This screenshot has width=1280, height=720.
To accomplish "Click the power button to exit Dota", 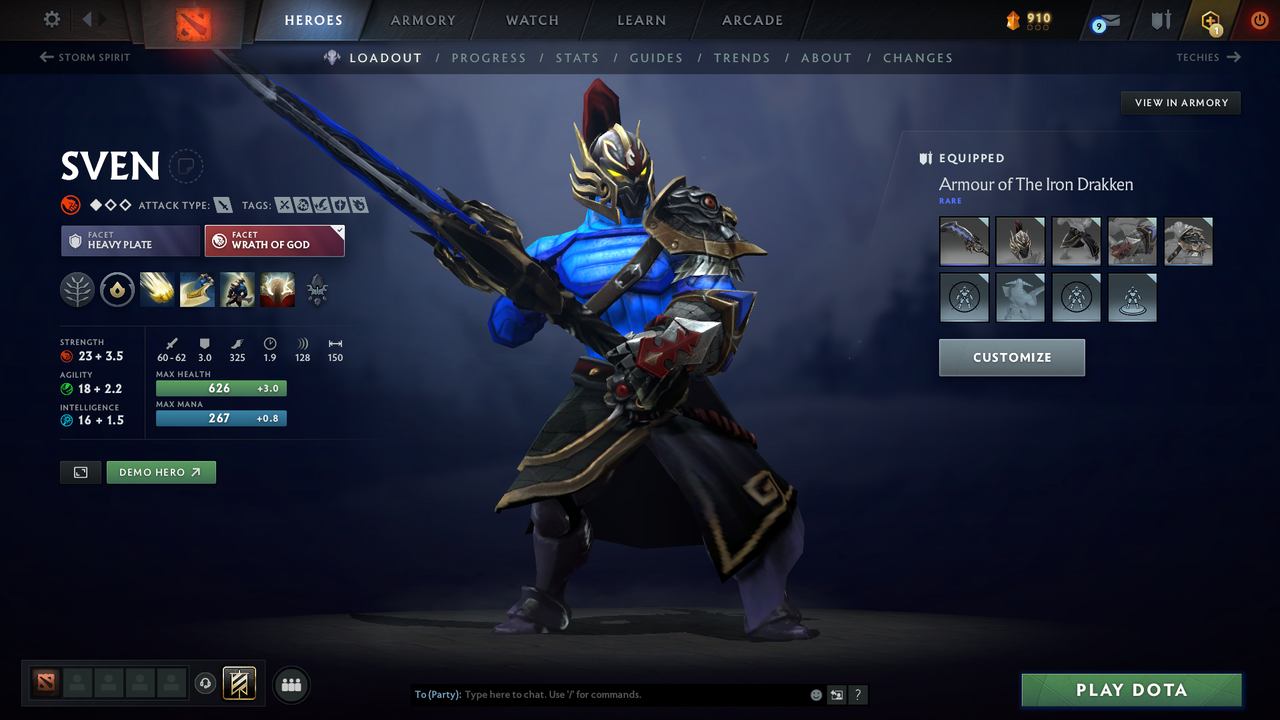I will pos(1259,19).
